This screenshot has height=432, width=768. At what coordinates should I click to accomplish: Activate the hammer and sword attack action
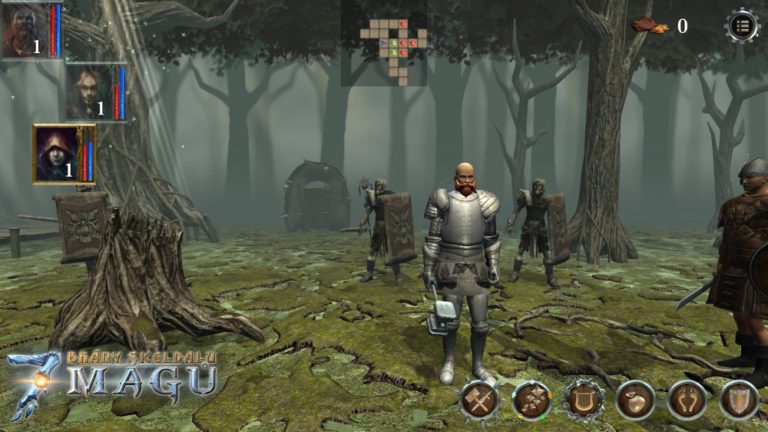point(479,400)
